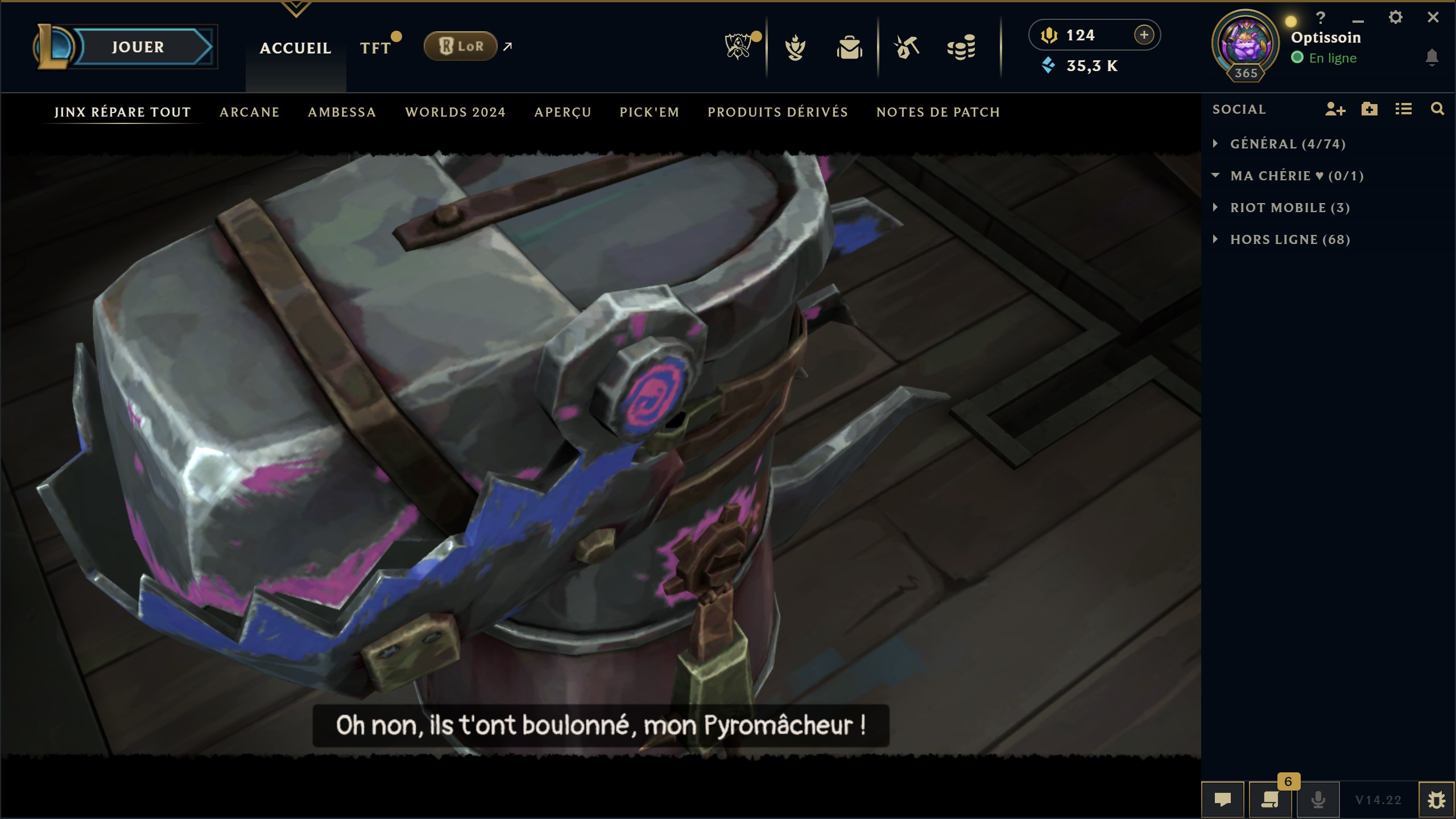Open client settings with the gear icon
The width and height of the screenshot is (1456, 819).
pyautogui.click(x=1396, y=18)
